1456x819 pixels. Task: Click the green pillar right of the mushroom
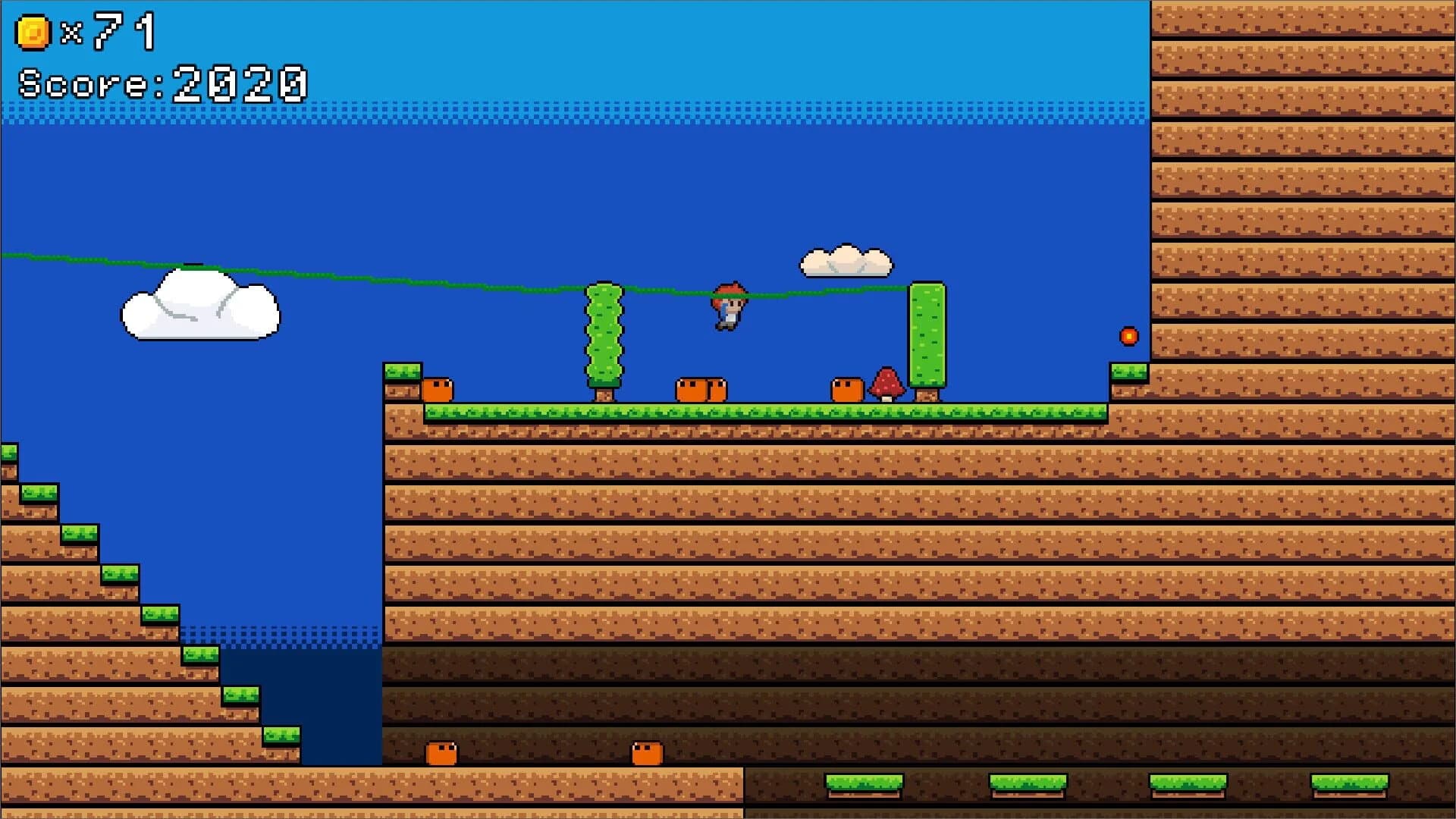click(927, 334)
